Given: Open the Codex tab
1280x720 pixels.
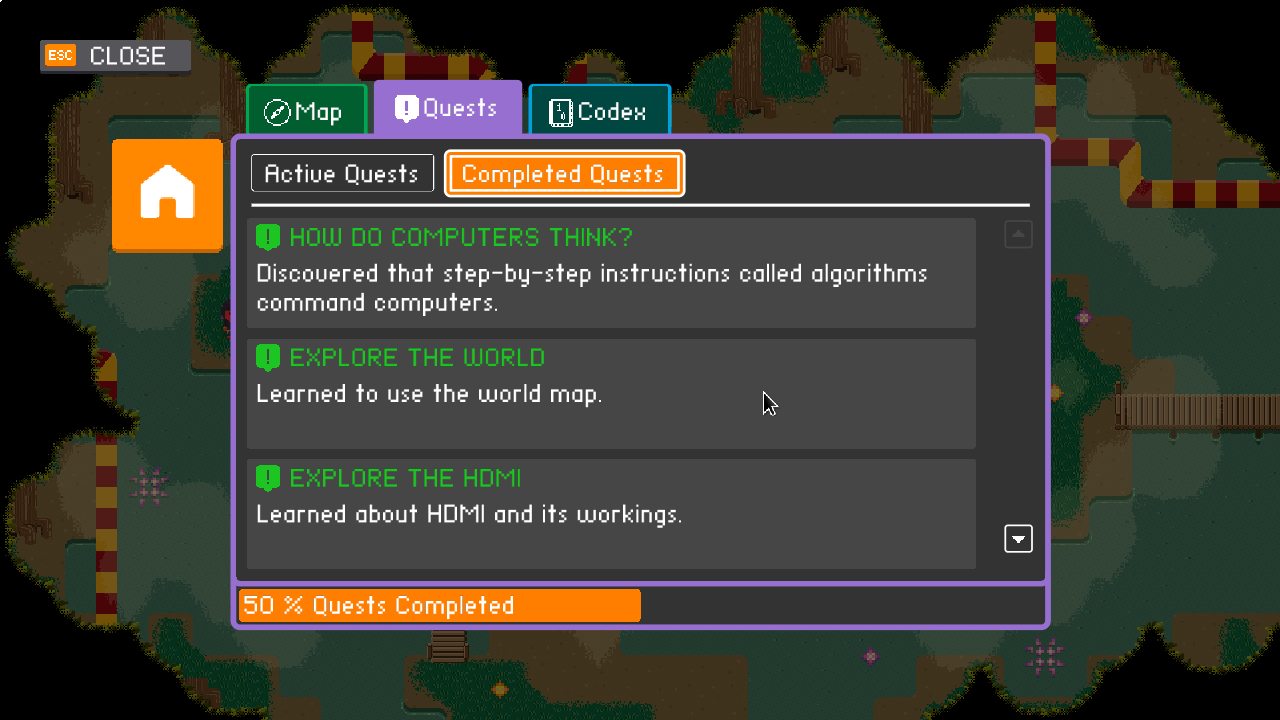Looking at the screenshot, I should pyautogui.click(x=599, y=110).
